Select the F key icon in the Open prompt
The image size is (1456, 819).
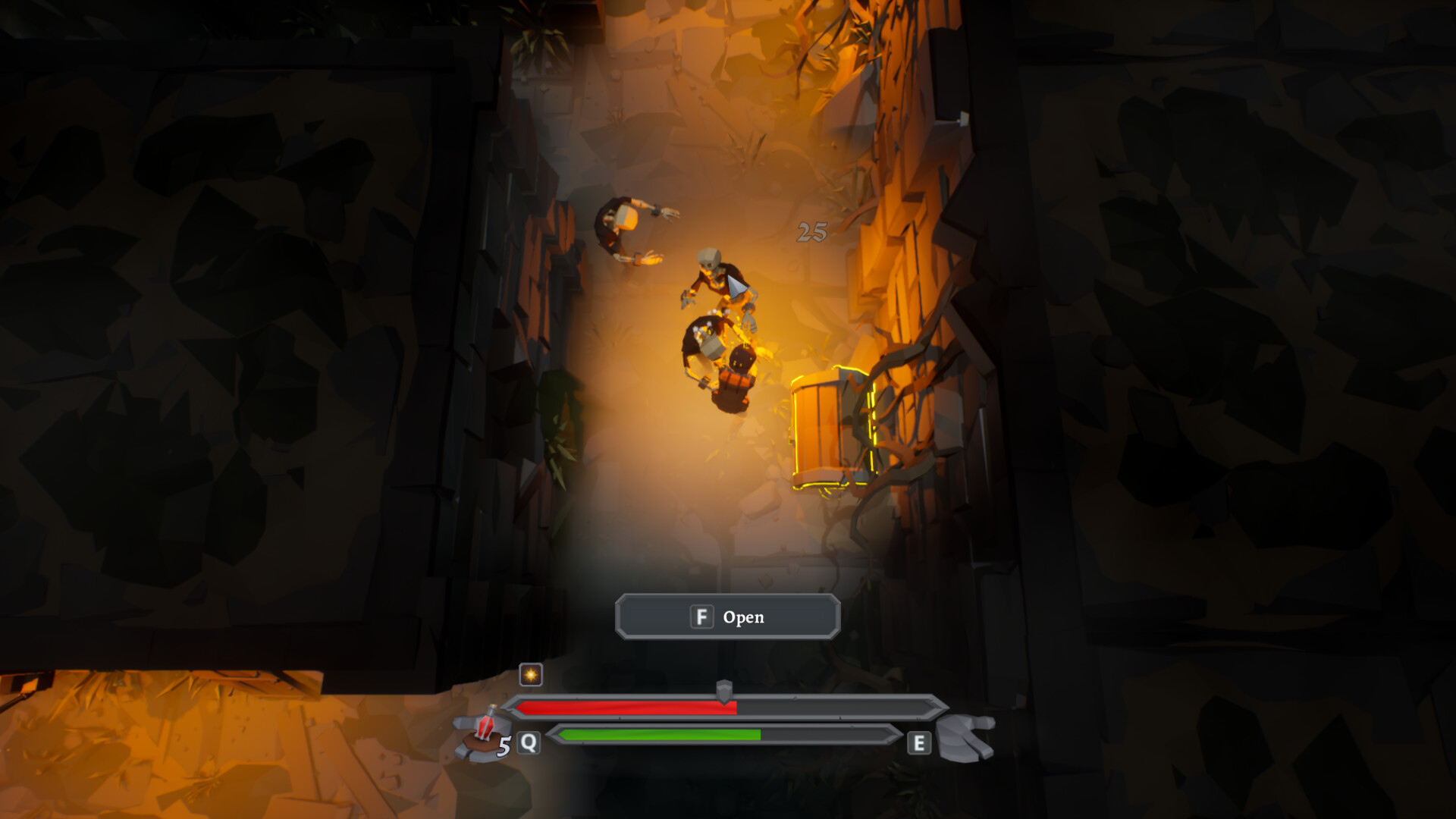(701, 617)
